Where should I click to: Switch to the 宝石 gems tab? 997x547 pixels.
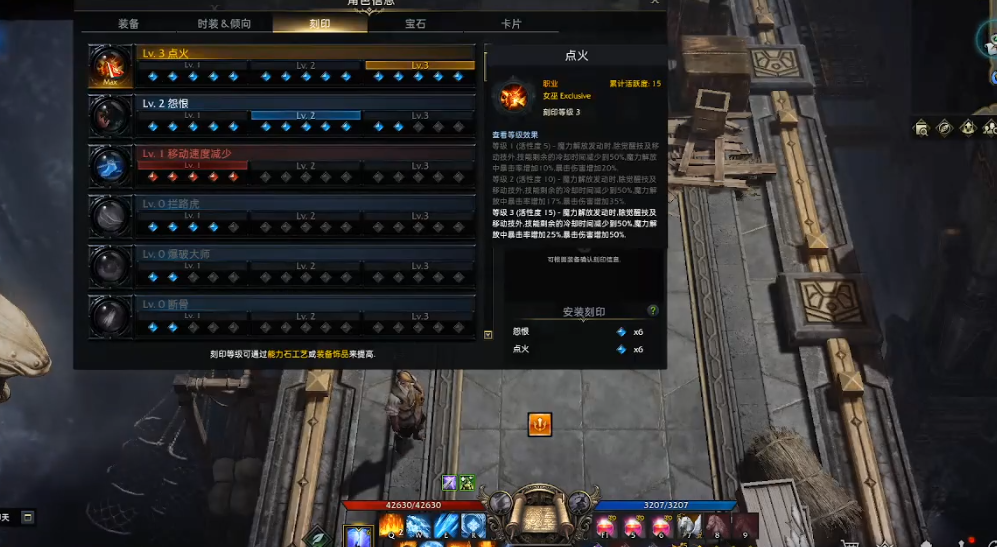(415, 23)
